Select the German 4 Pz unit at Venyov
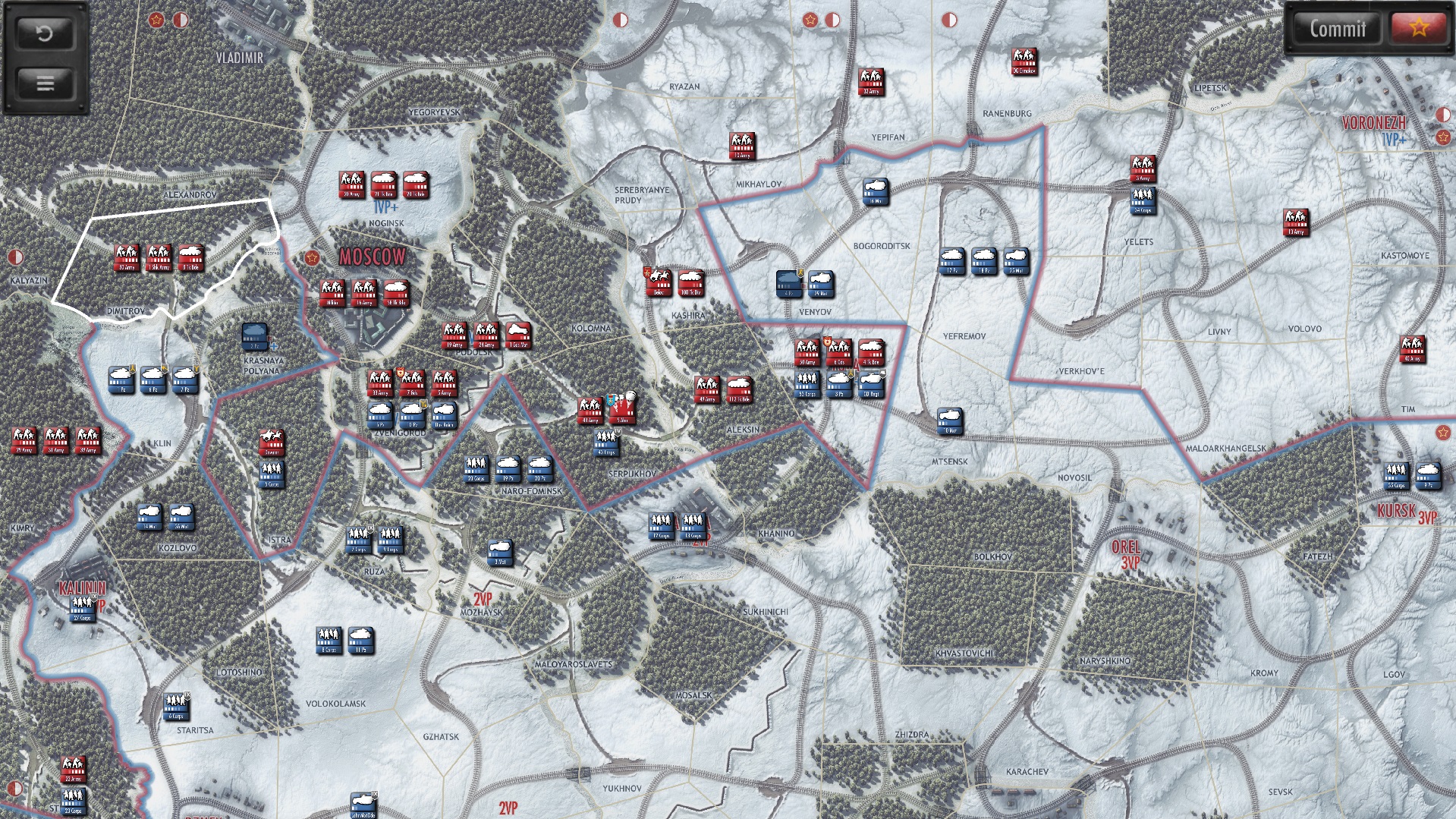The image size is (1456, 819). tap(789, 284)
